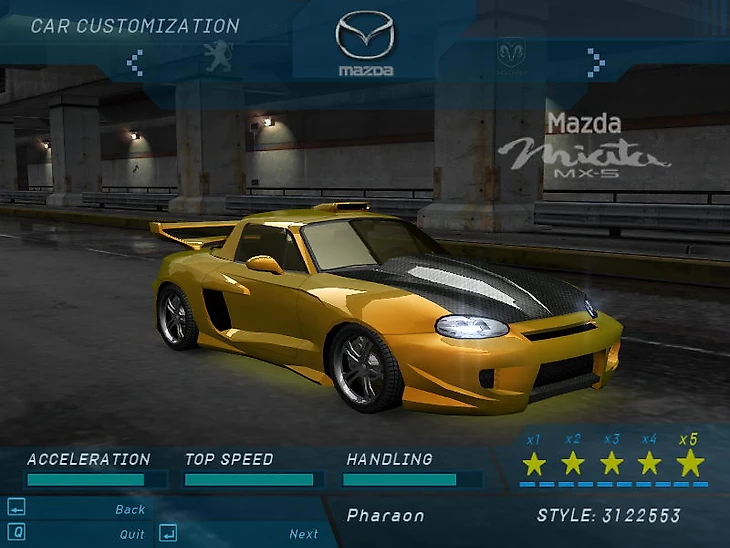Click the left arrow to browse previous manufacturer

coord(135,63)
